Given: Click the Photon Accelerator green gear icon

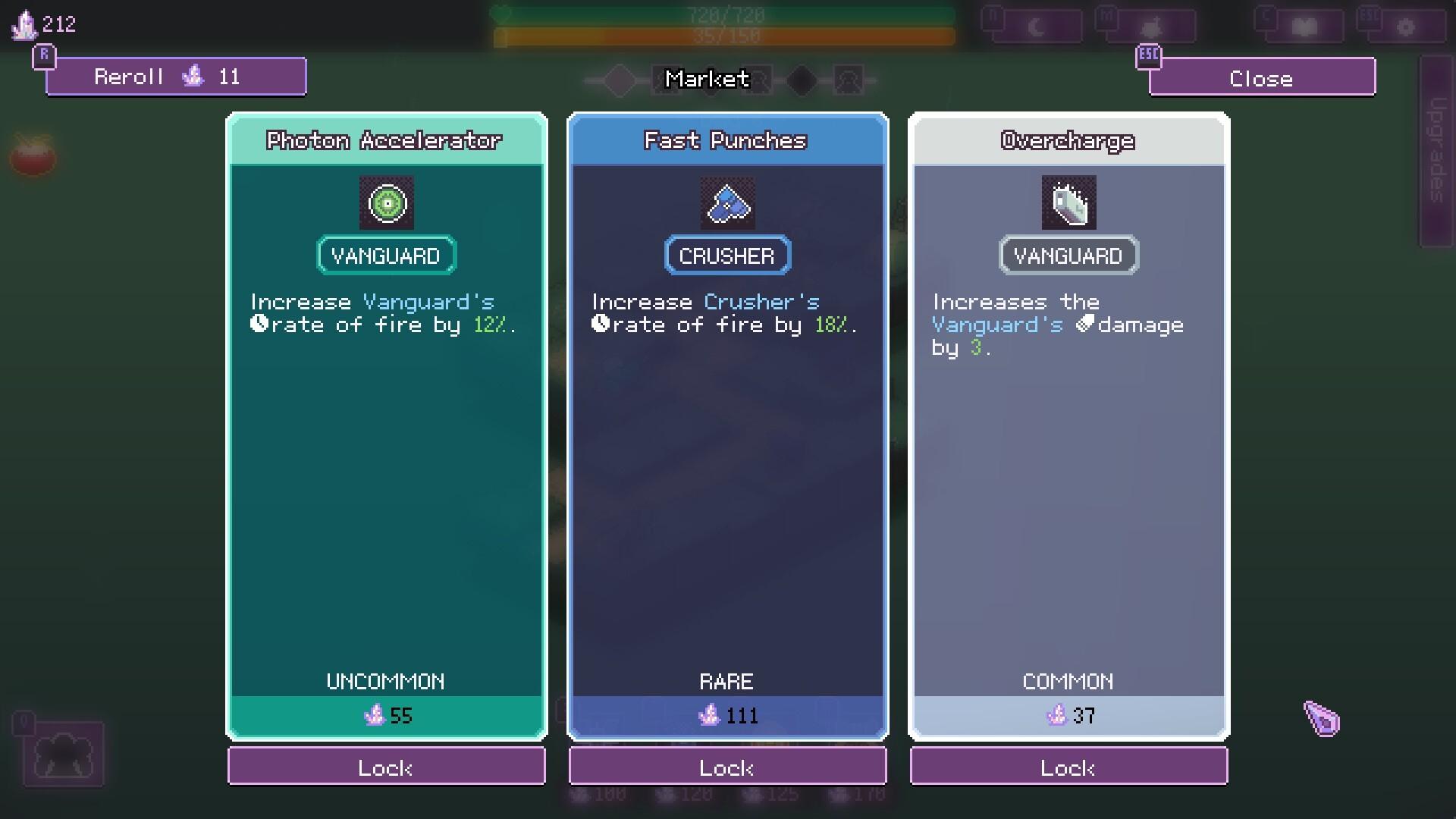Looking at the screenshot, I should (386, 202).
